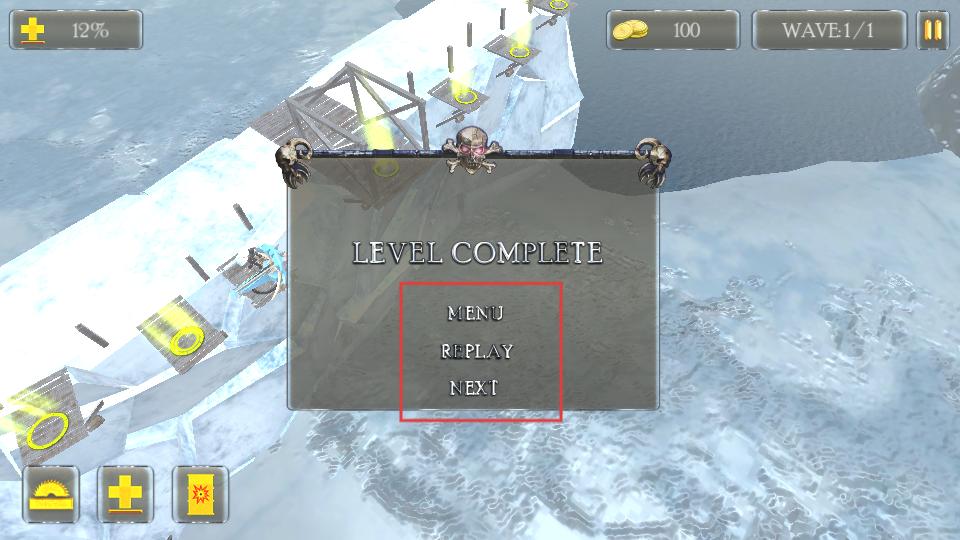The width and height of the screenshot is (960, 540).
Task: Tap the yellow pause button
Action: tap(932, 30)
